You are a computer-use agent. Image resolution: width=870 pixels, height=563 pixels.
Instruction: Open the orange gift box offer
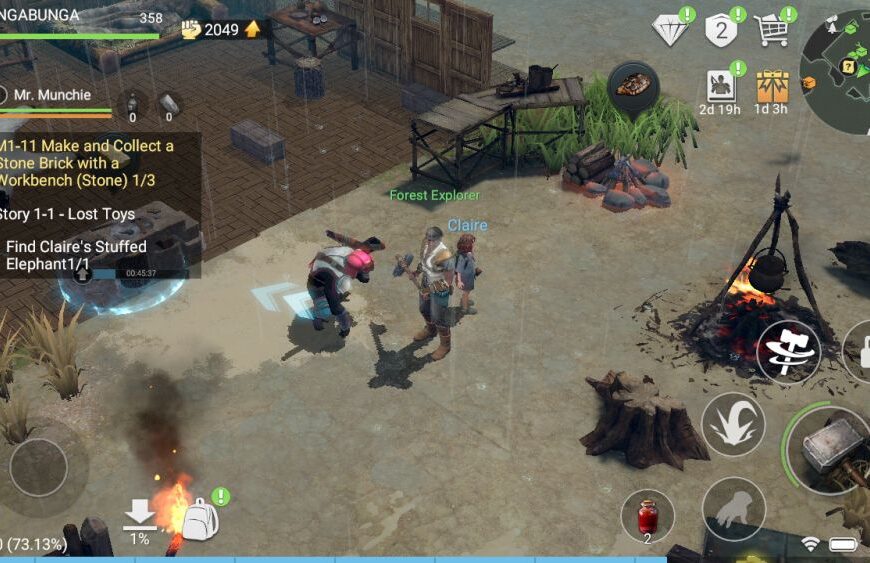772,86
